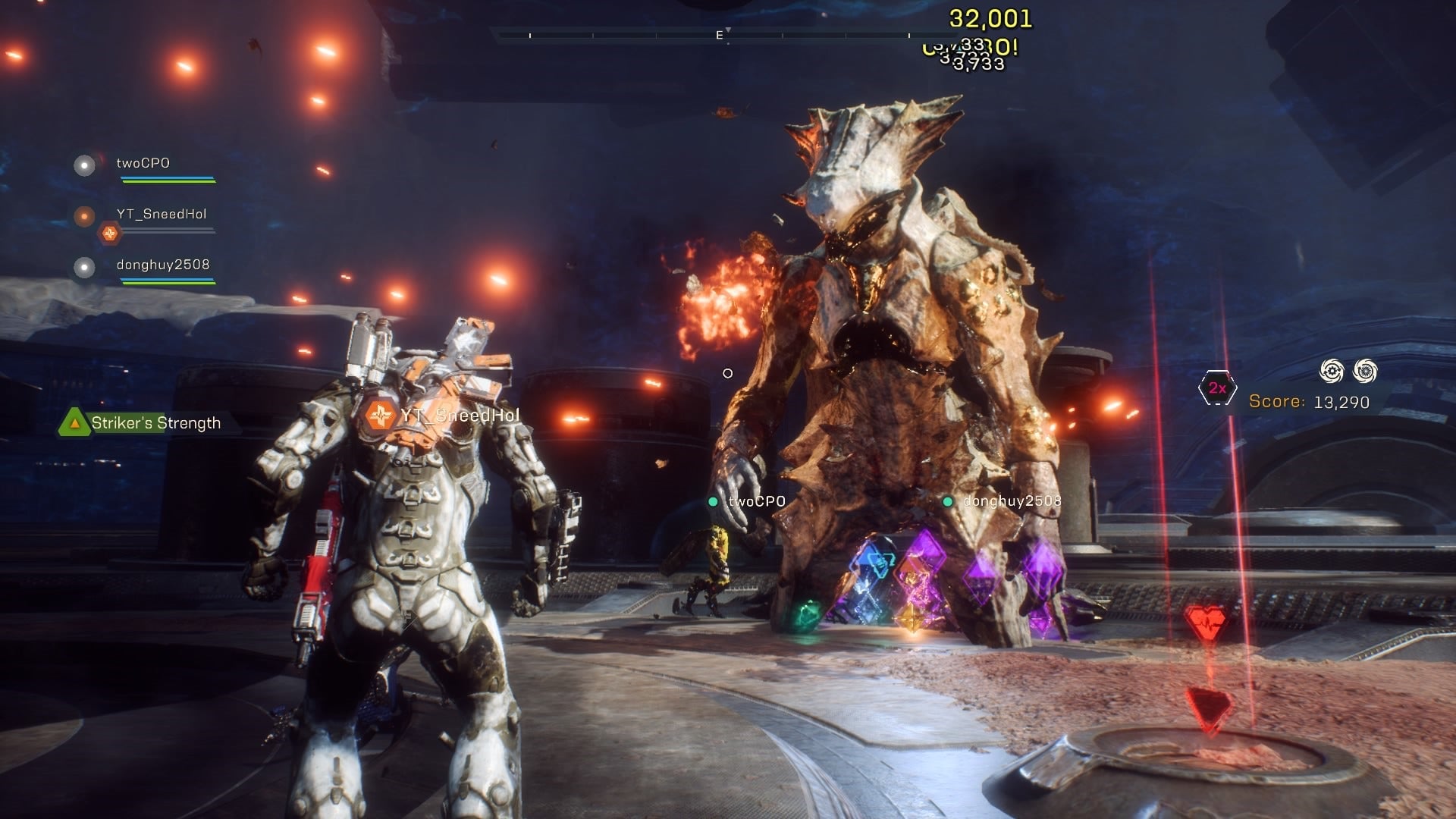Select YT_SneedHol in the squad list

pyautogui.click(x=161, y=214)
